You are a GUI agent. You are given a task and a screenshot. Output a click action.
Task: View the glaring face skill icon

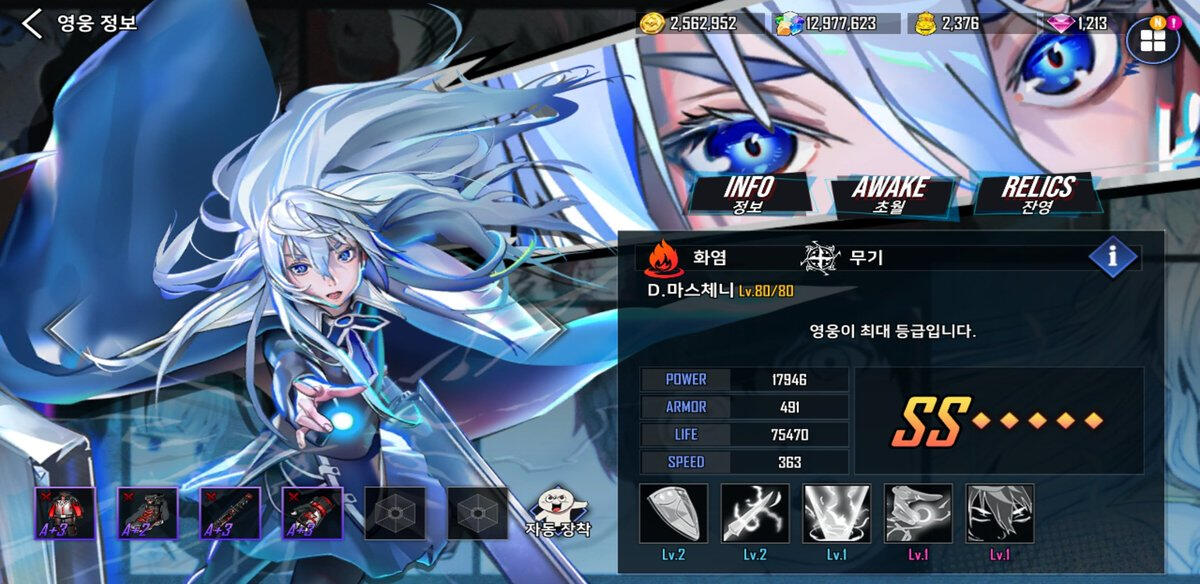[1000, 514]
